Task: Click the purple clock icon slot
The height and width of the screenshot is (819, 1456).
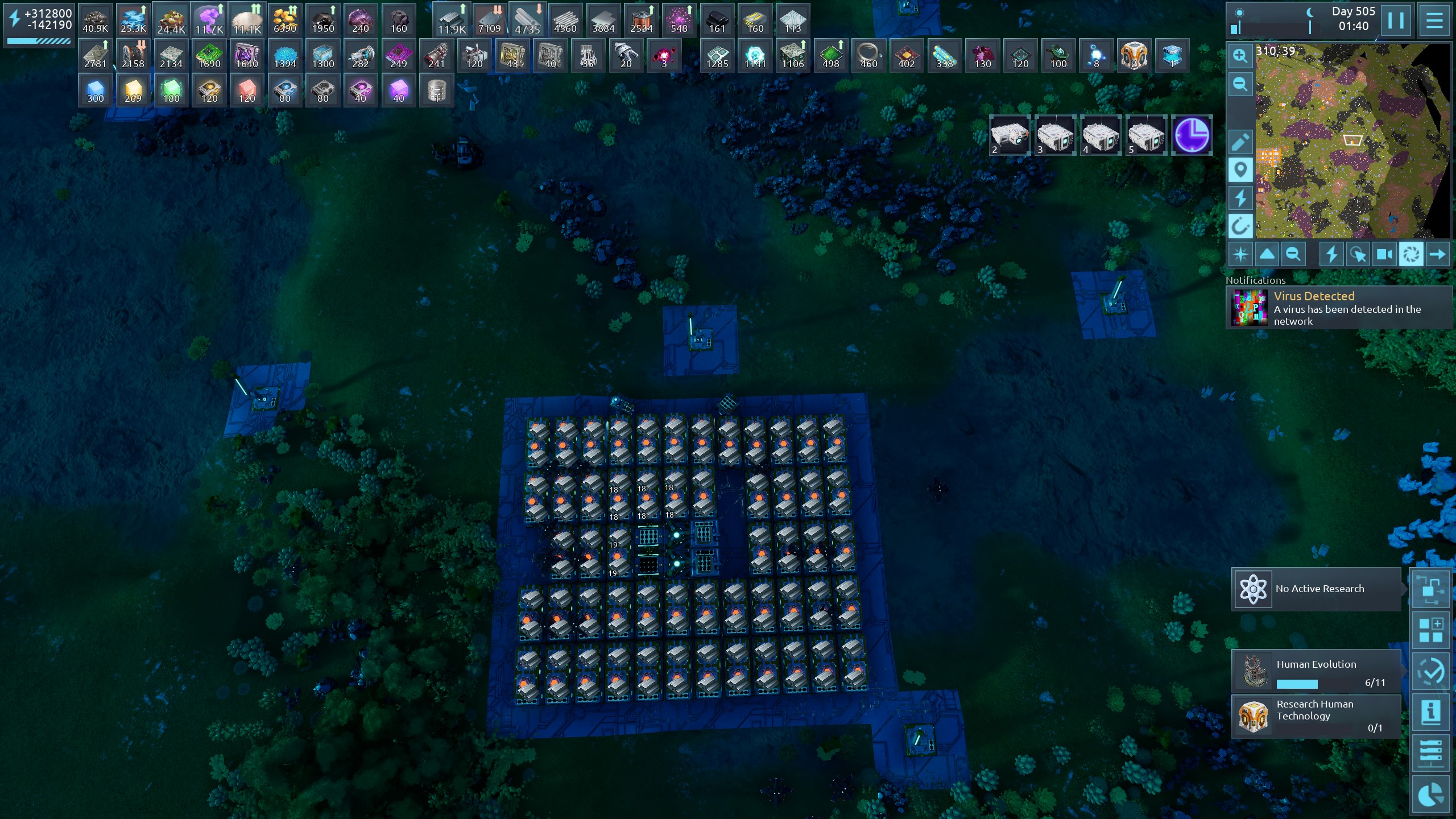Action: pos(1192,135)
